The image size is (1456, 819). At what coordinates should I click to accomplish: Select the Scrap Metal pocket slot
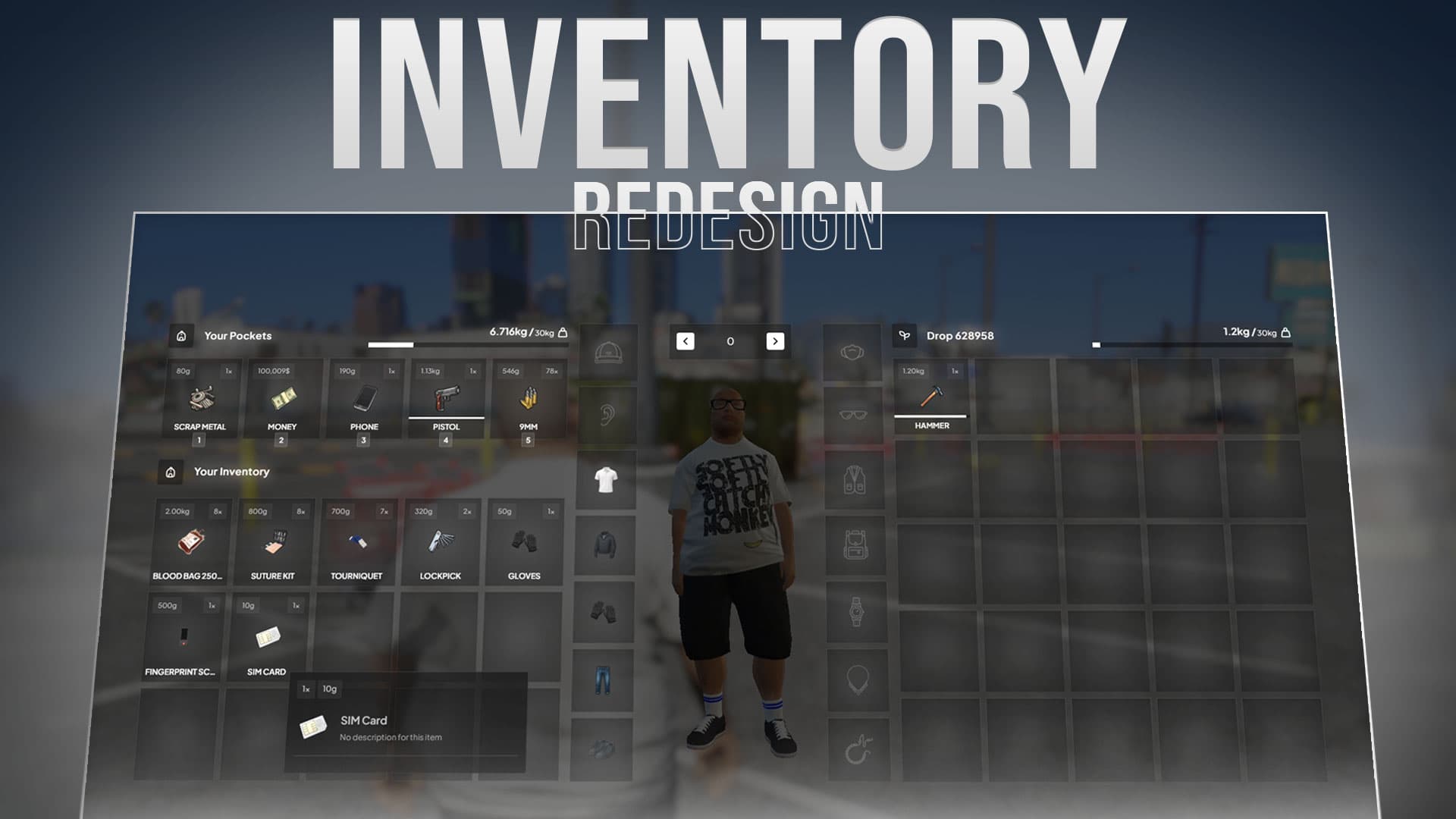click(x=201, y=399)
